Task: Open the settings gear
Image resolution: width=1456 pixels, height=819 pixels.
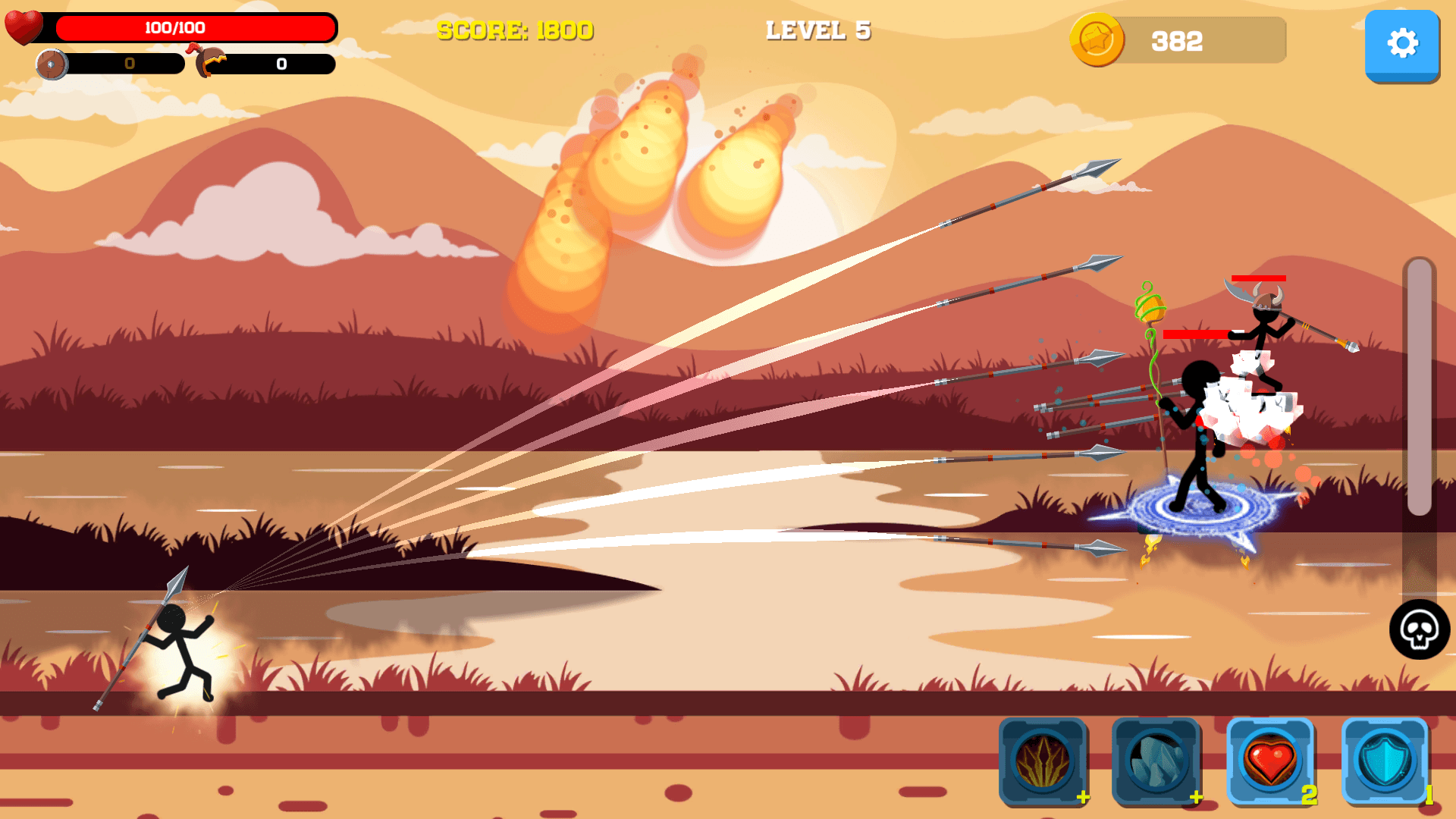Action: point(1402,43)
